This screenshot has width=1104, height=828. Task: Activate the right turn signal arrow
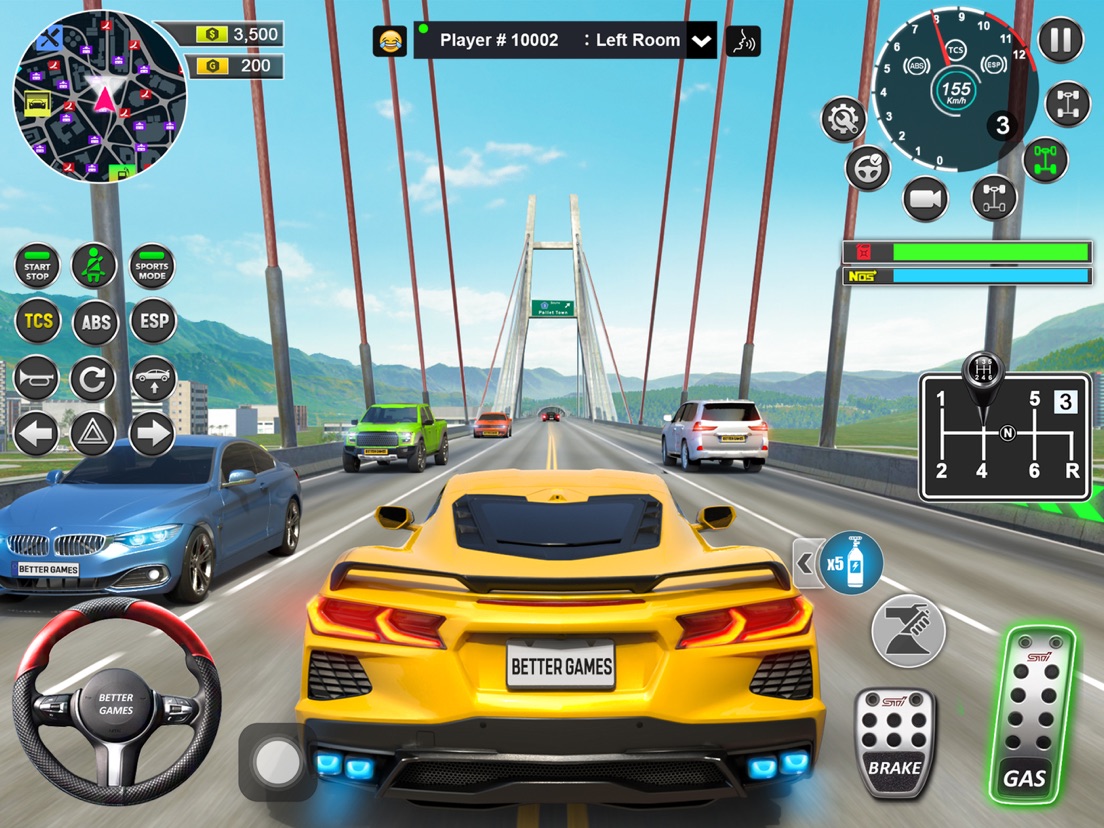tap(152, 434)
